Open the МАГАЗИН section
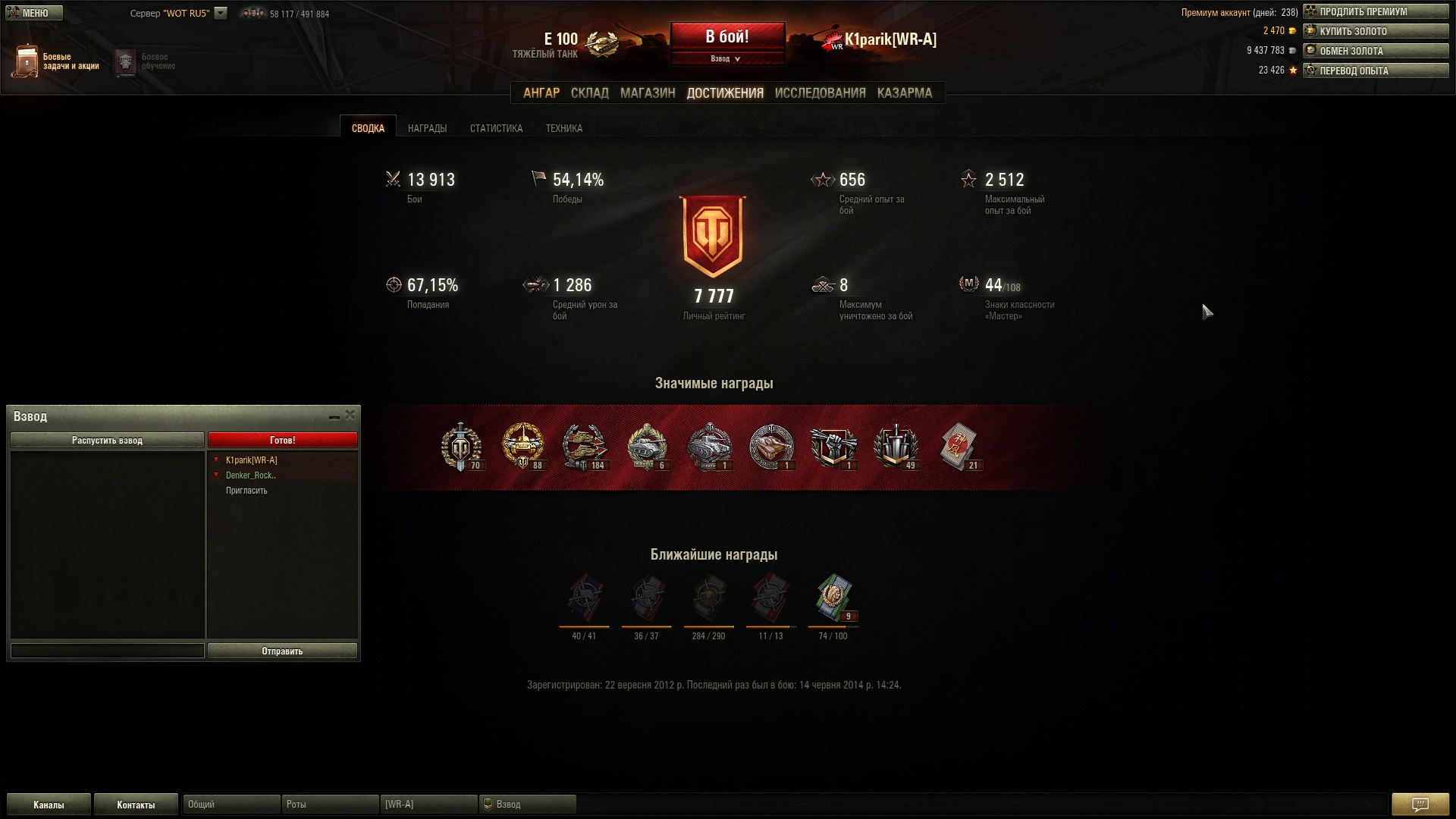The height and width of the screenshot is (819, 1456). 647,93
